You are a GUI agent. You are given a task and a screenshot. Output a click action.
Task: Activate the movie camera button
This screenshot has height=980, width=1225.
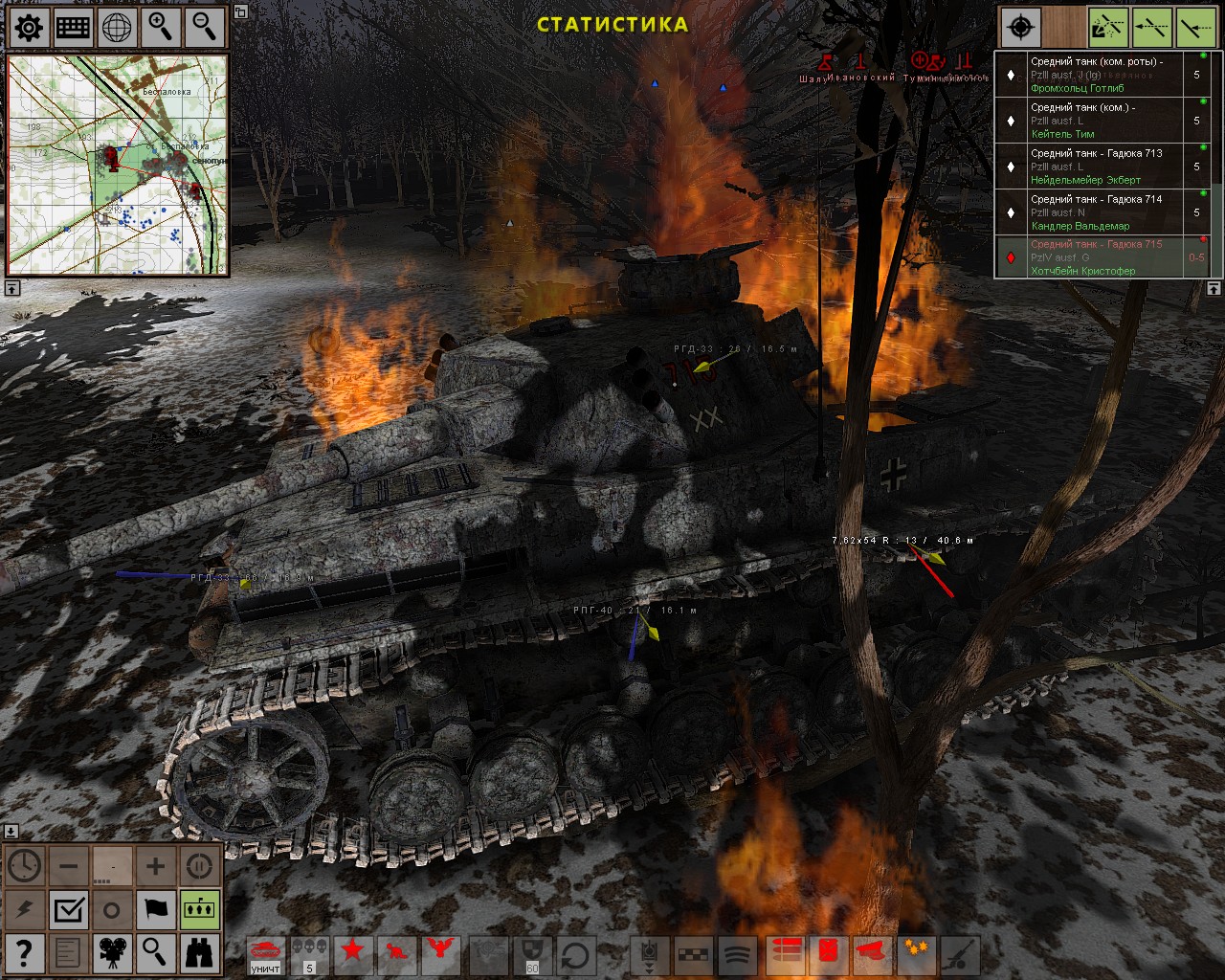coord(112,953)
